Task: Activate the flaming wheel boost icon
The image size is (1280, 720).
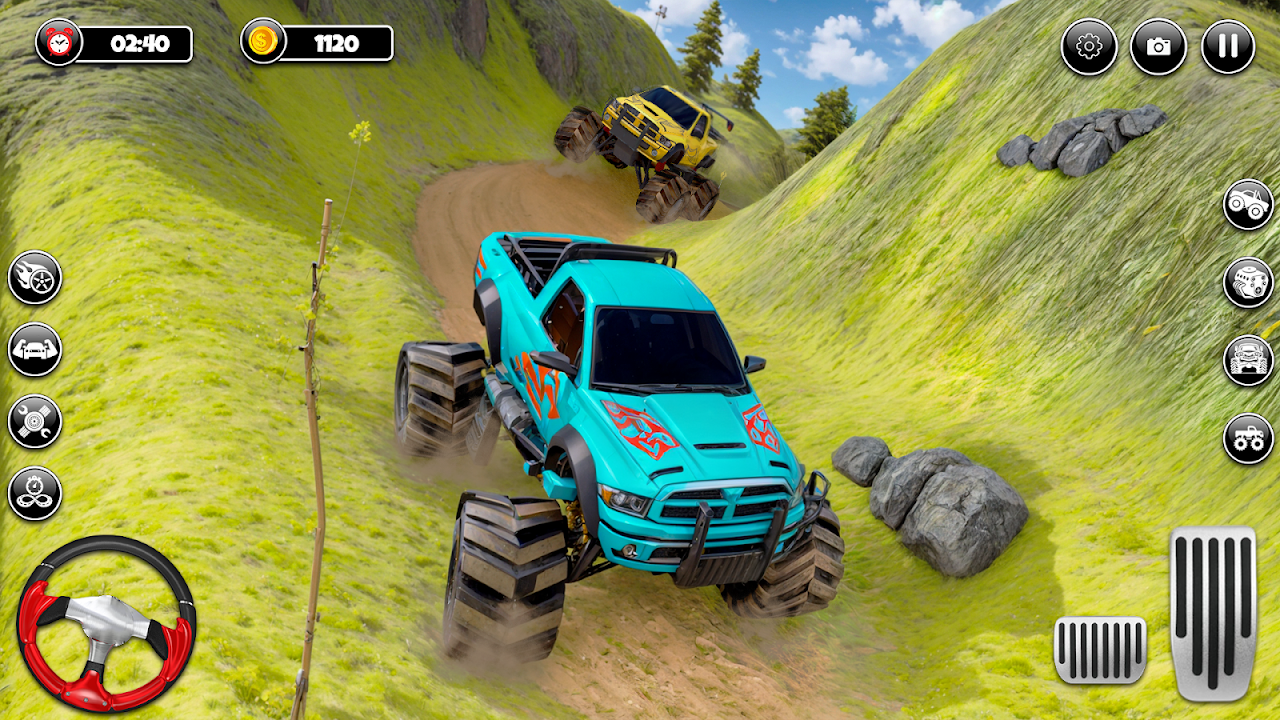Action: (x=35, y=278)
